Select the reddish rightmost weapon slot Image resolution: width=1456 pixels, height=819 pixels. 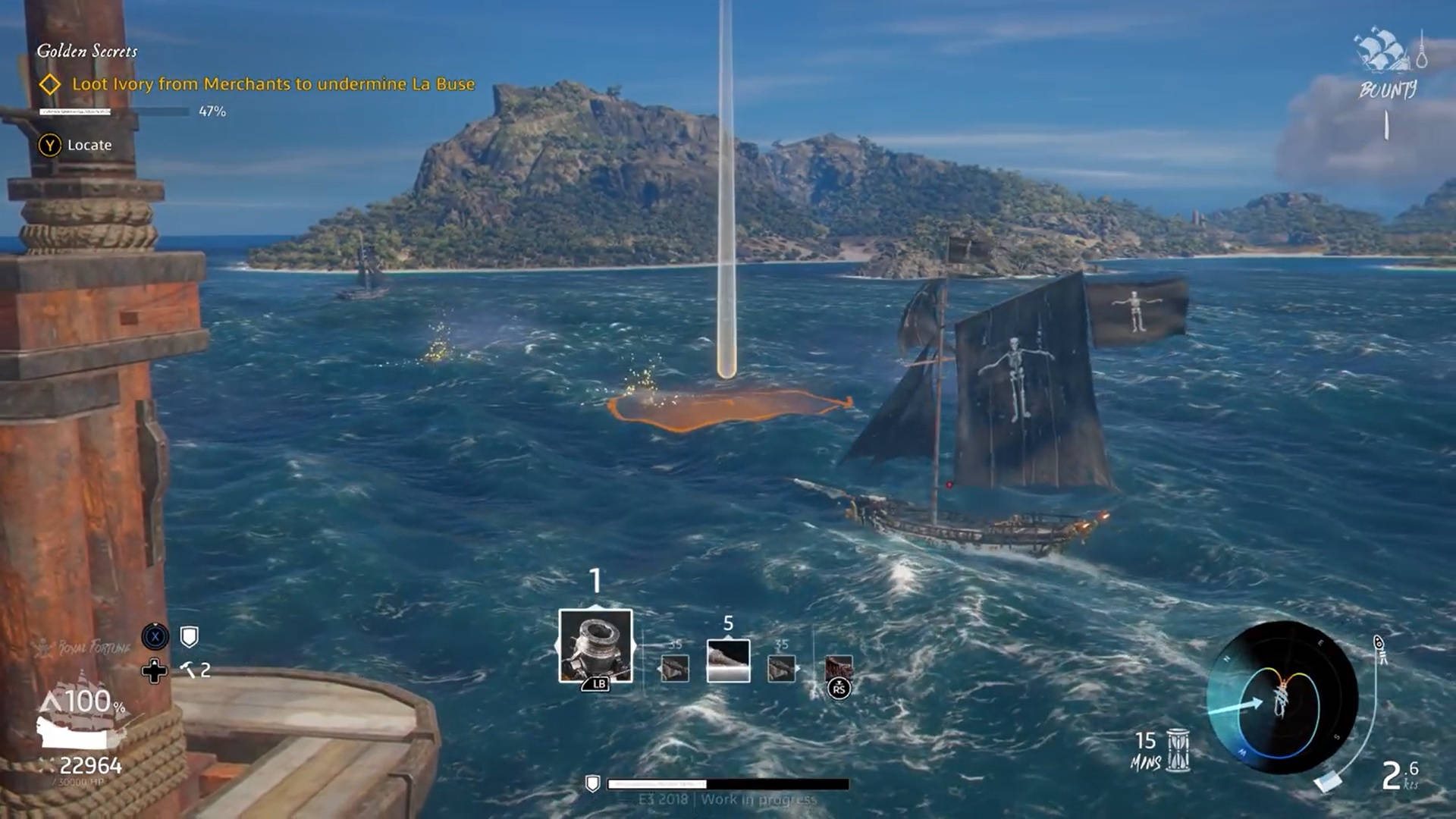point(839,669)
